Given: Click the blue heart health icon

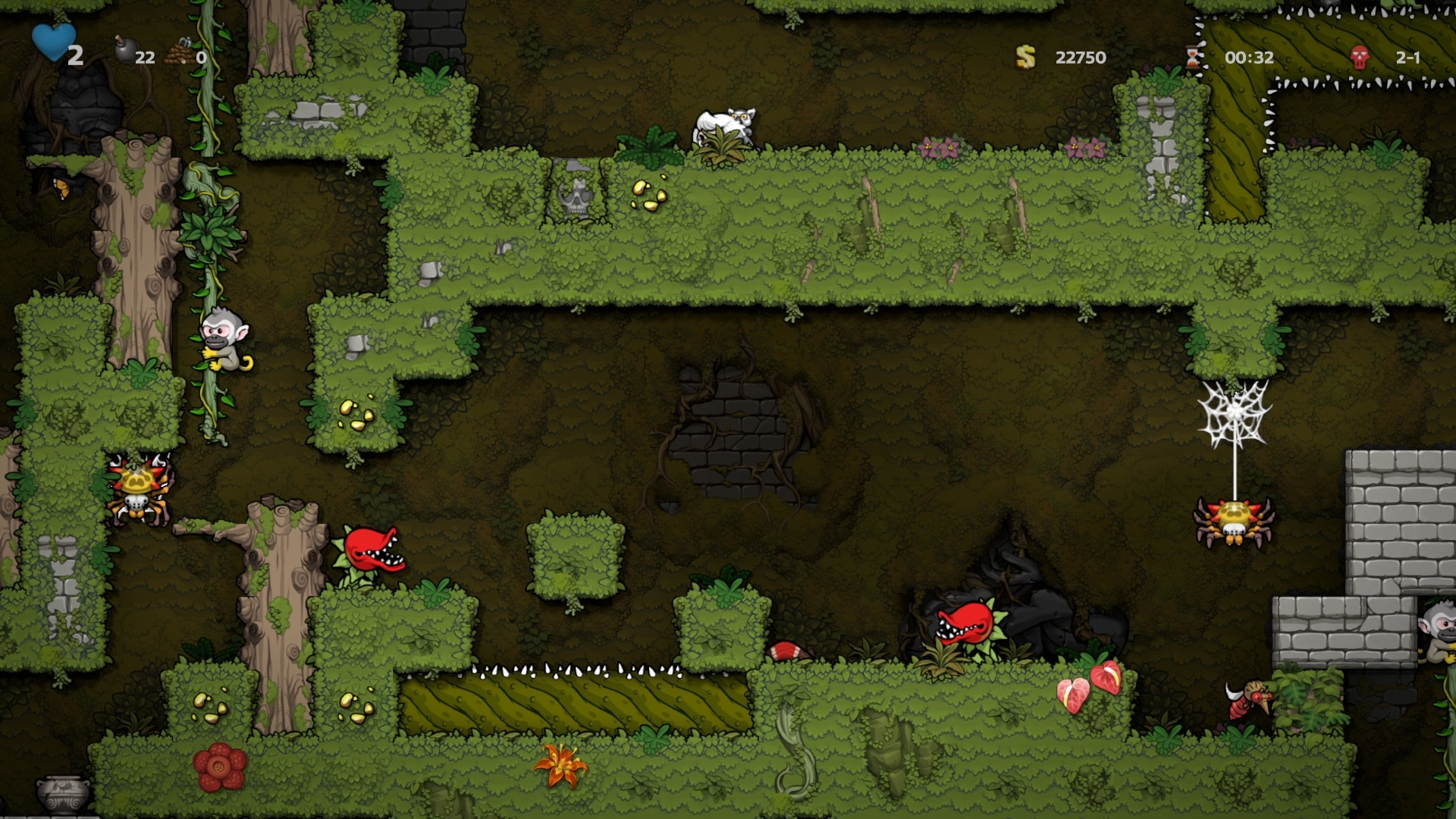Looking at the screenshot, I should [x=53, y=42].
